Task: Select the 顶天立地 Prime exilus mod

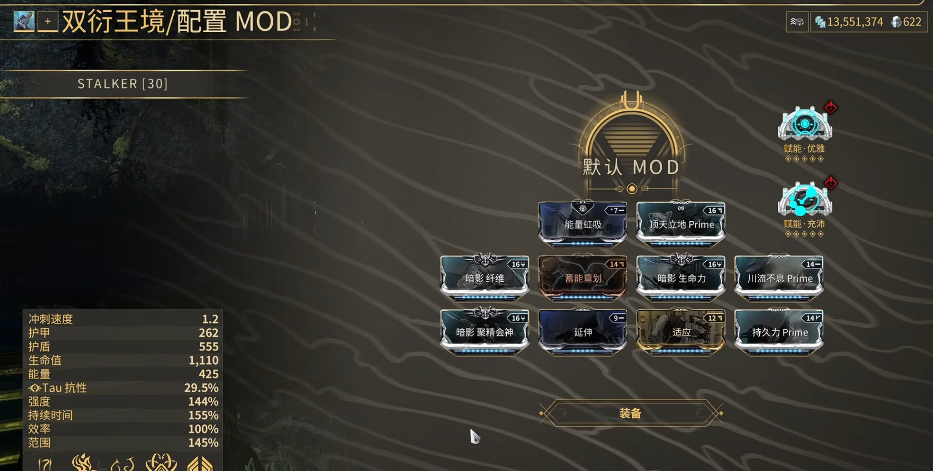Action: click(680, 223)
